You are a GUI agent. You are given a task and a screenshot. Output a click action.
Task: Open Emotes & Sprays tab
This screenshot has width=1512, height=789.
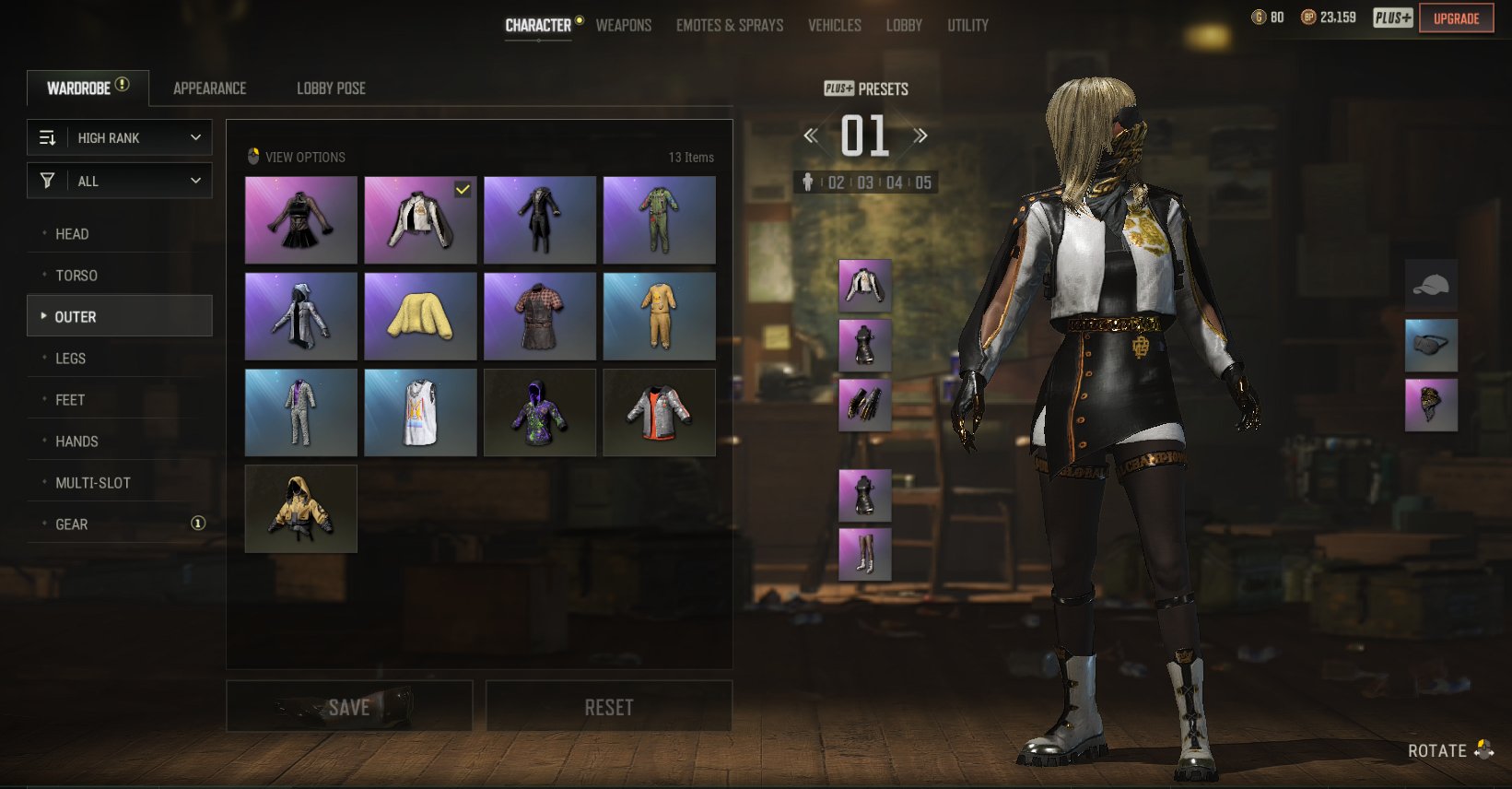point(729,25)
